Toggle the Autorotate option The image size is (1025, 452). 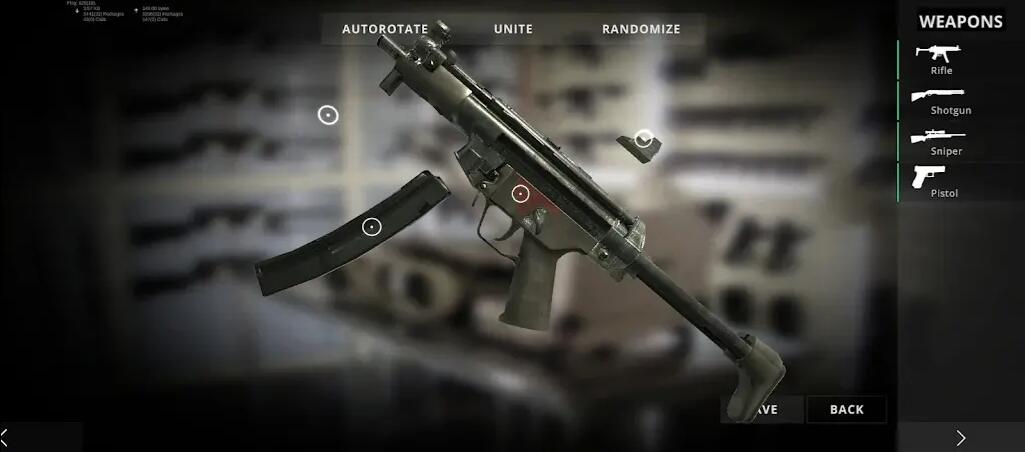(385, 29)
